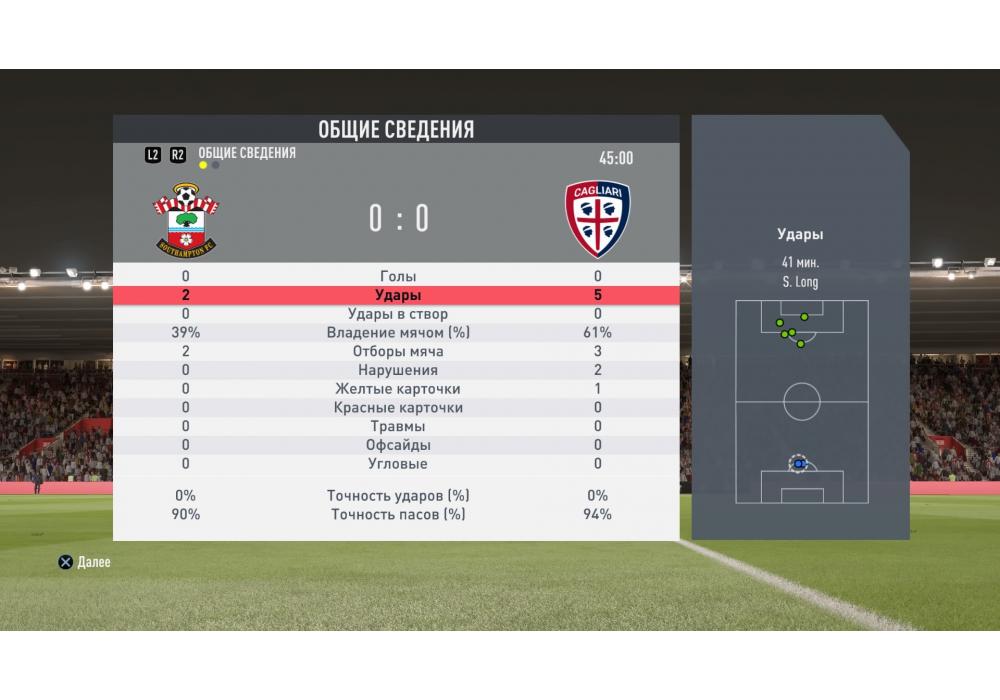The height and width of the screenshot is (700, 1000).
Task: Select the Желтые карточки row
Action: pos(397,389)
